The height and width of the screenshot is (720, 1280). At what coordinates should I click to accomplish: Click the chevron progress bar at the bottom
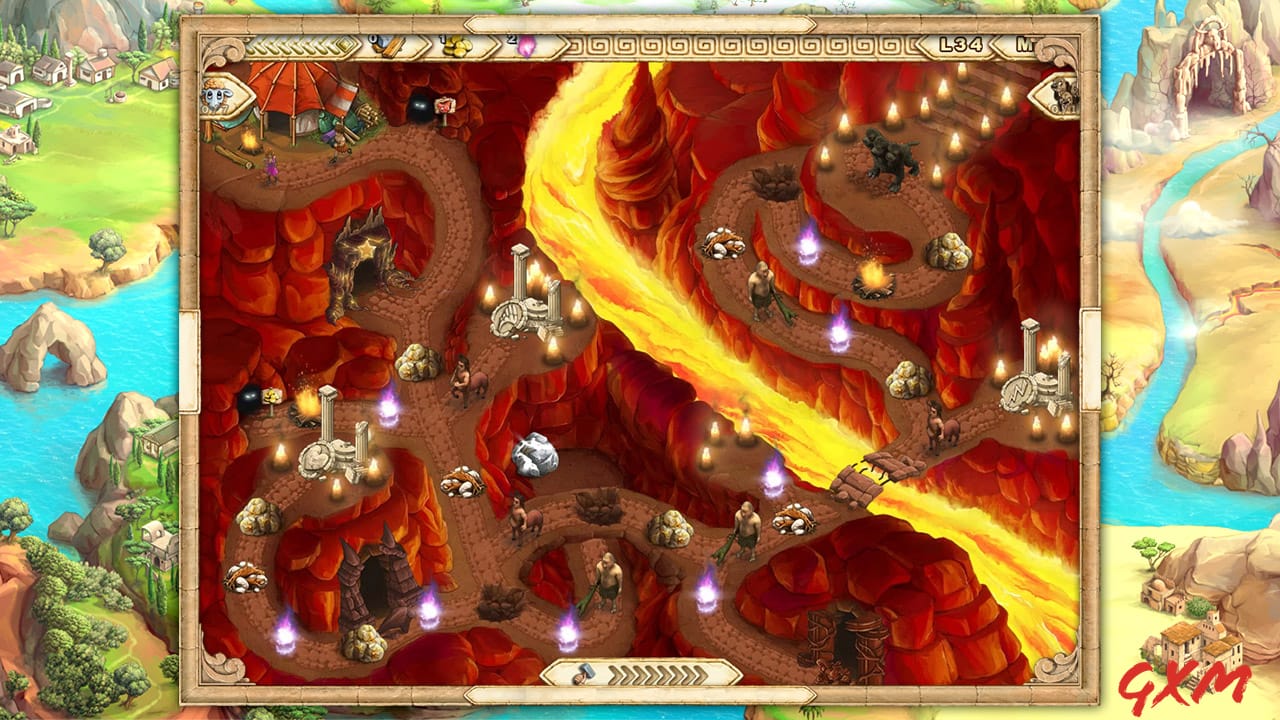655,676
